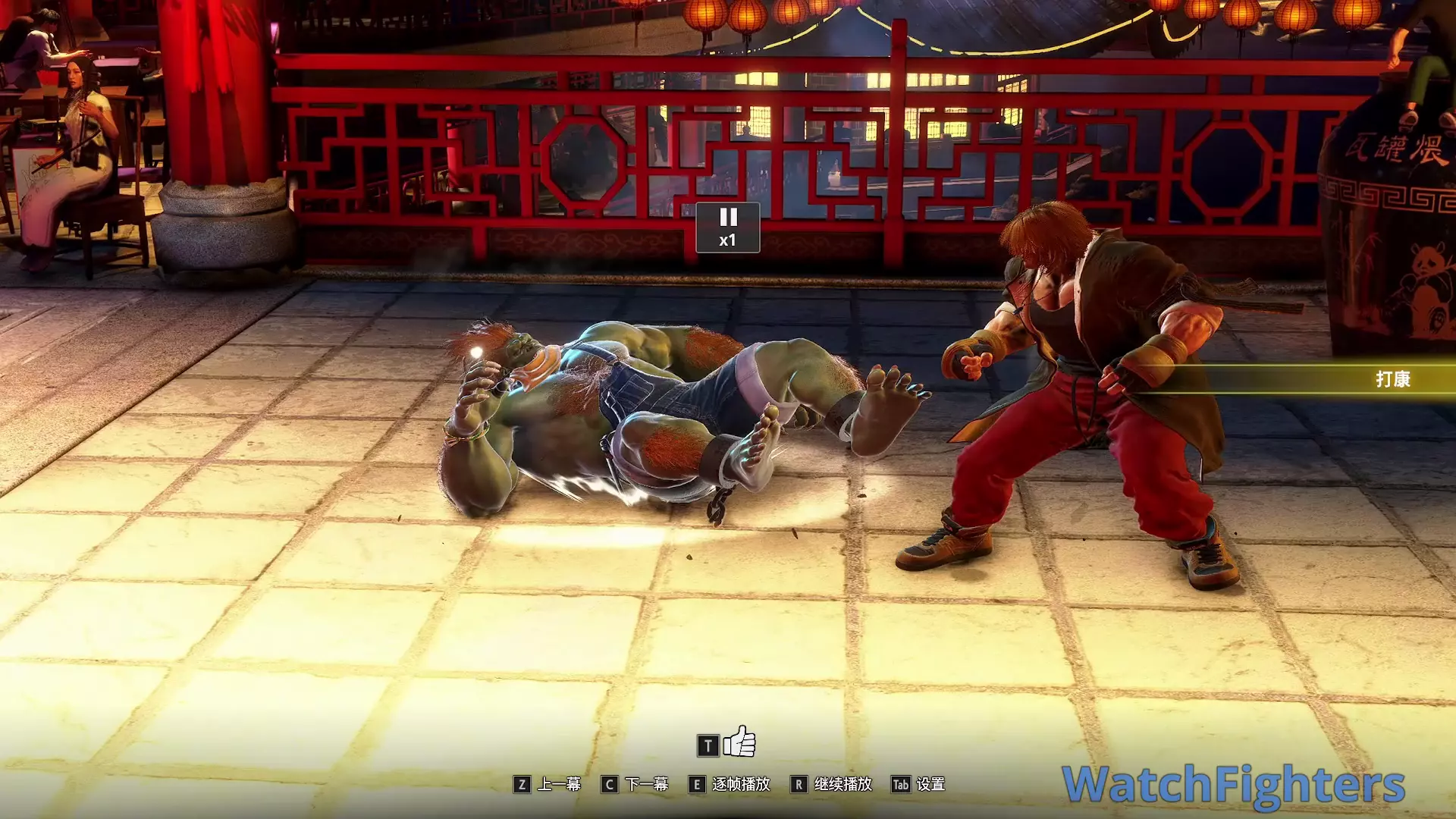Viewport: 1456px width, 819px height.
Task: Select 下一幕 to jump to next scene
Action: 646,784
